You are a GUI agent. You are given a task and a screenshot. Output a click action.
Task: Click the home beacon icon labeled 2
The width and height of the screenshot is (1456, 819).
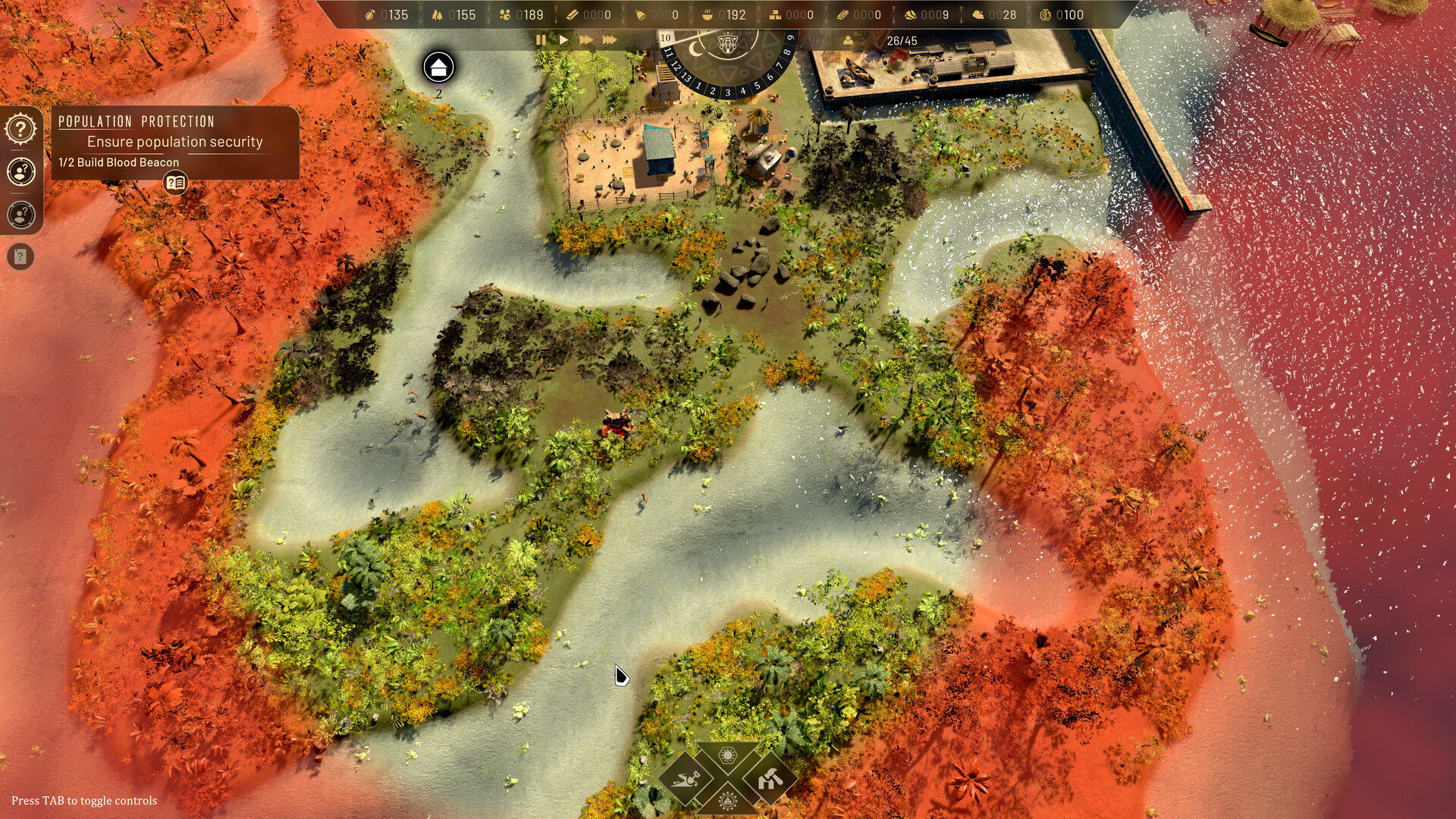click(x=437, y=68)
